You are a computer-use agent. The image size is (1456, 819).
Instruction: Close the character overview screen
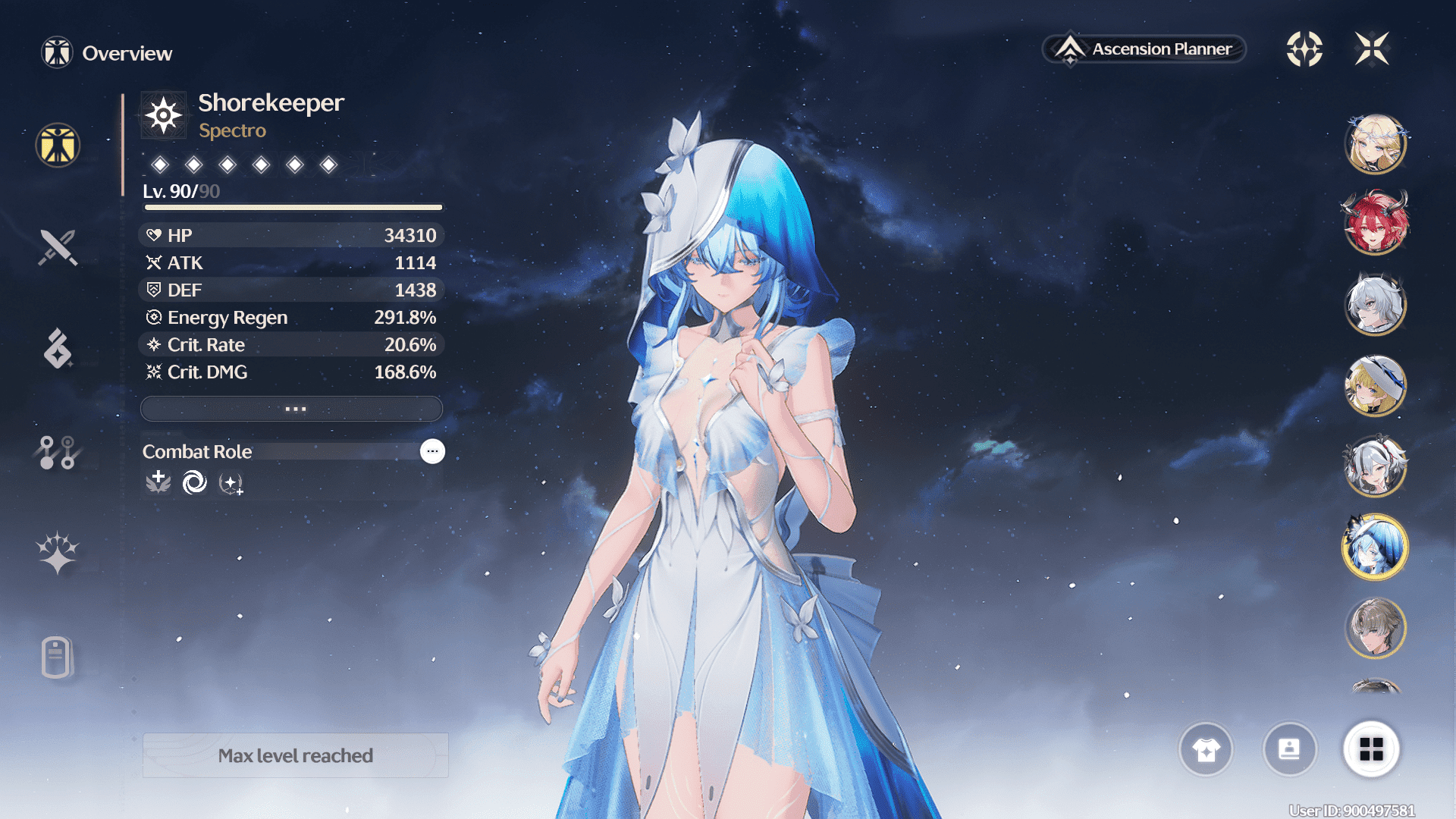tap(1372, 49)
